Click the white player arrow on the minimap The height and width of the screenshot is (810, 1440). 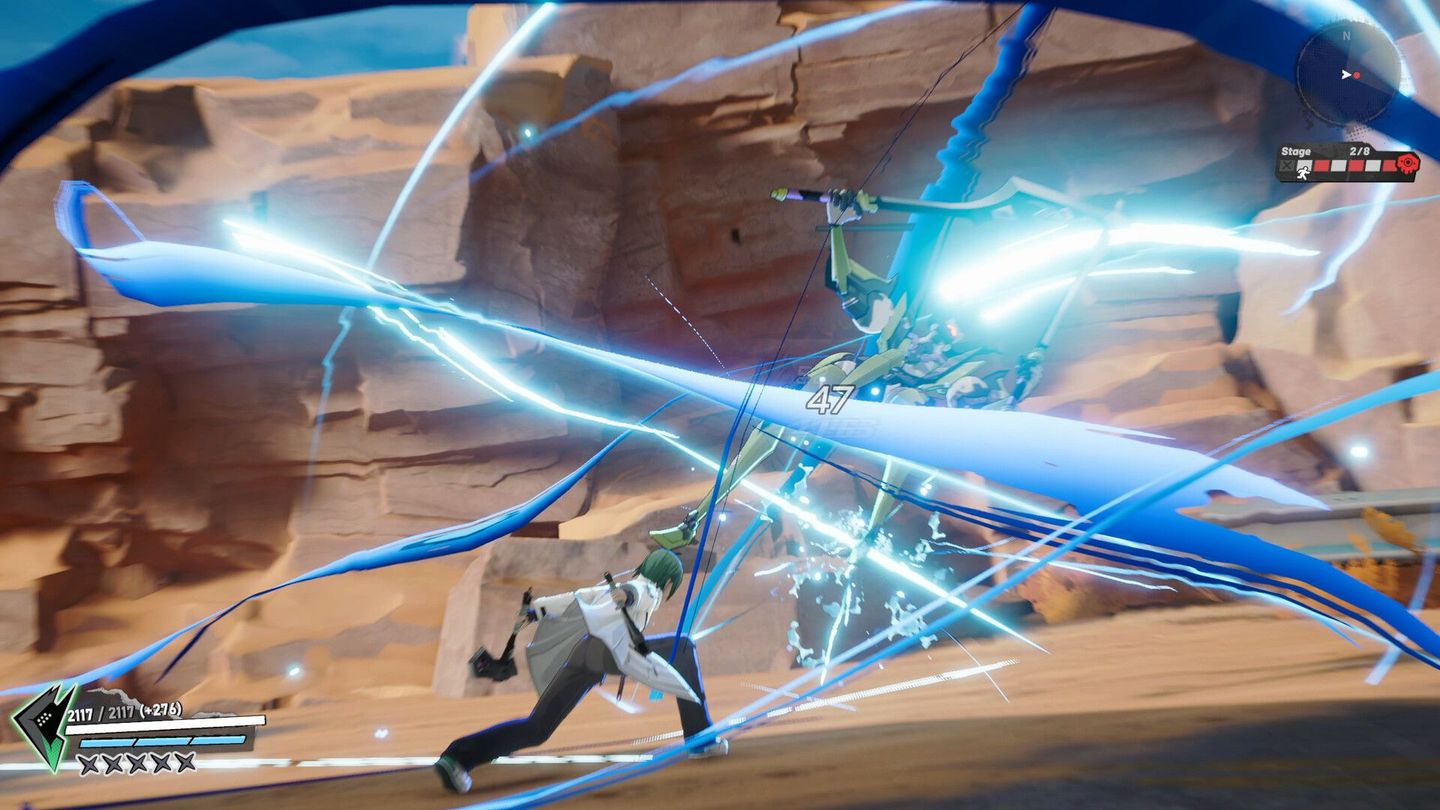click(x=1346, y=74)
